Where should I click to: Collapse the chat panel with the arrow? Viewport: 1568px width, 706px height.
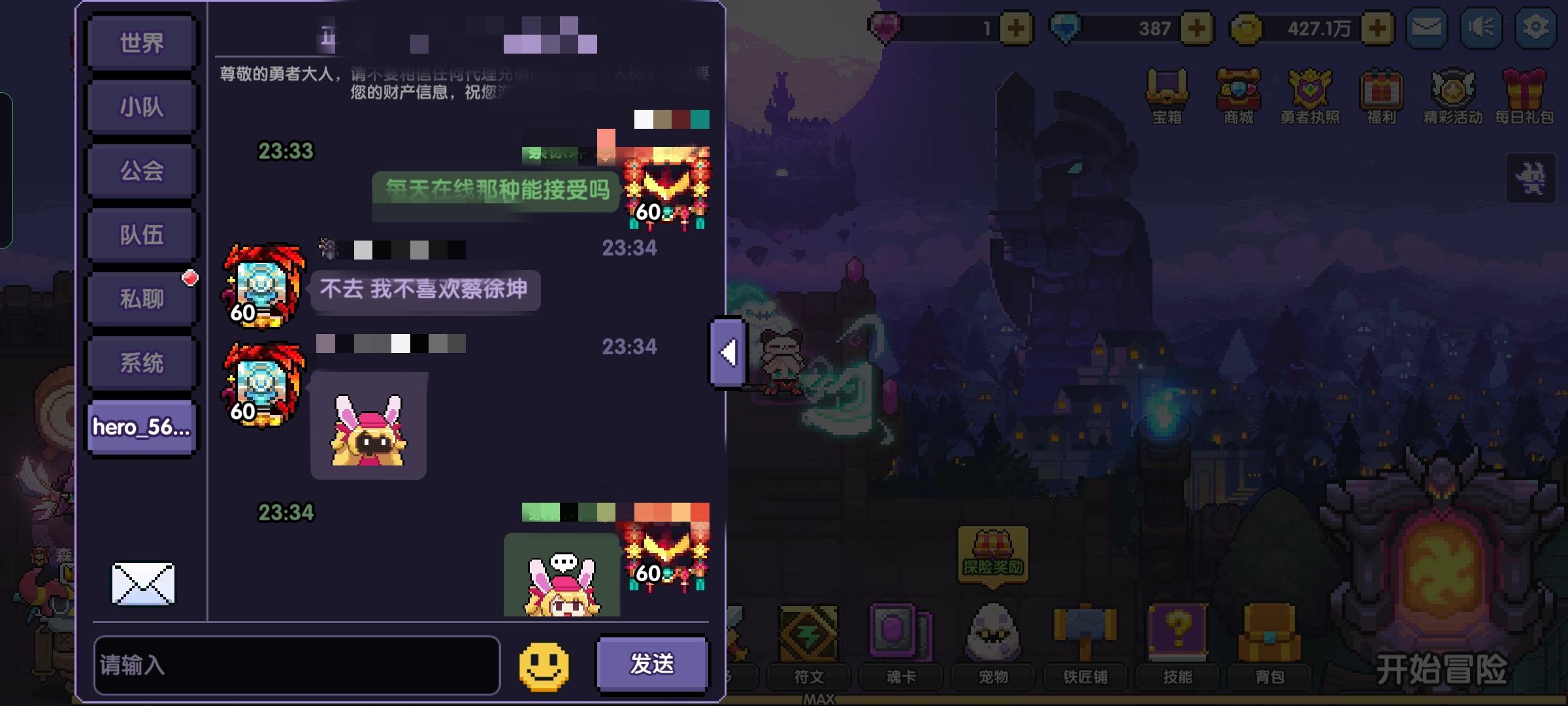click(727, 354)
